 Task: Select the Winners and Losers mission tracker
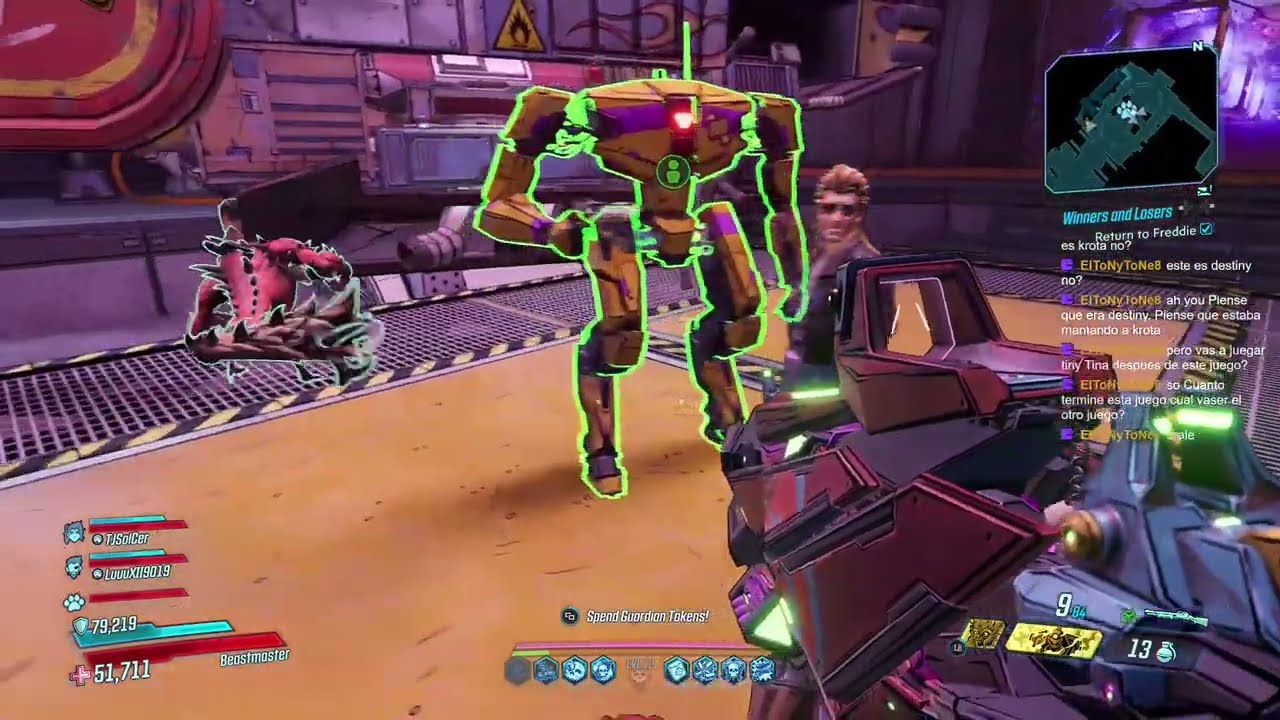click(x=1116, y=215)
